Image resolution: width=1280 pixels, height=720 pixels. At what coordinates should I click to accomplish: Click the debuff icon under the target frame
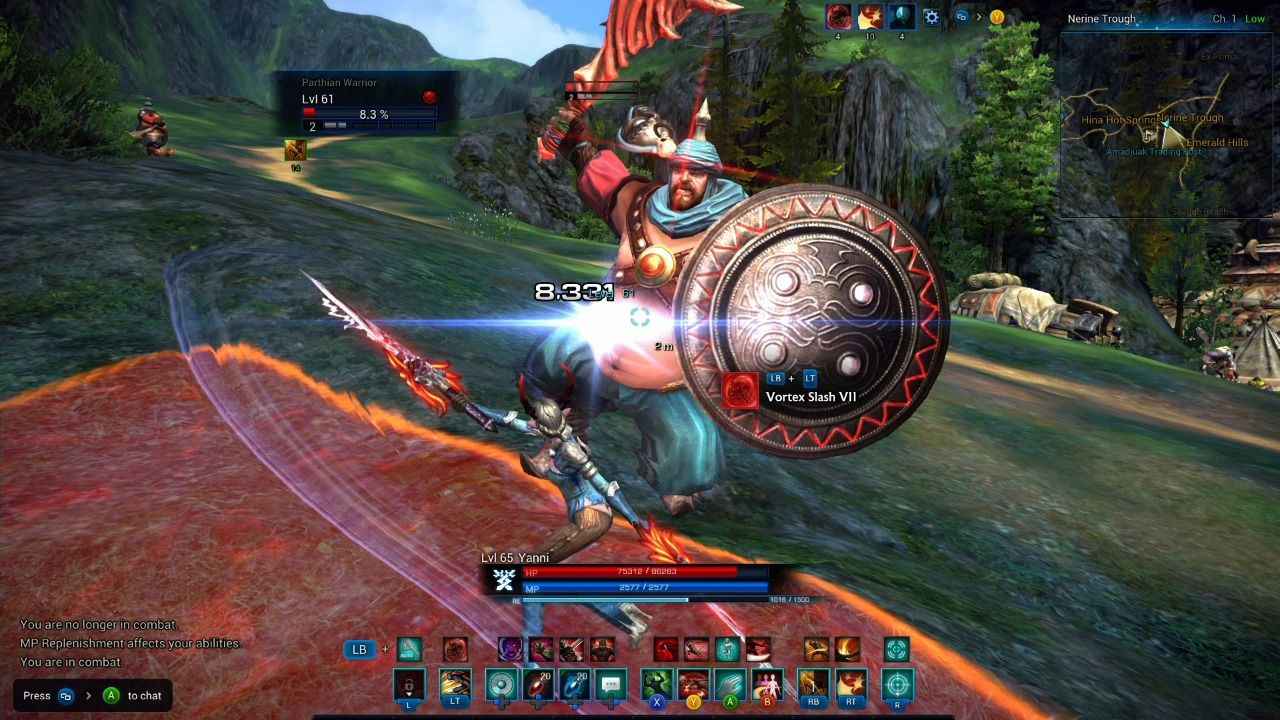(295, 150)
